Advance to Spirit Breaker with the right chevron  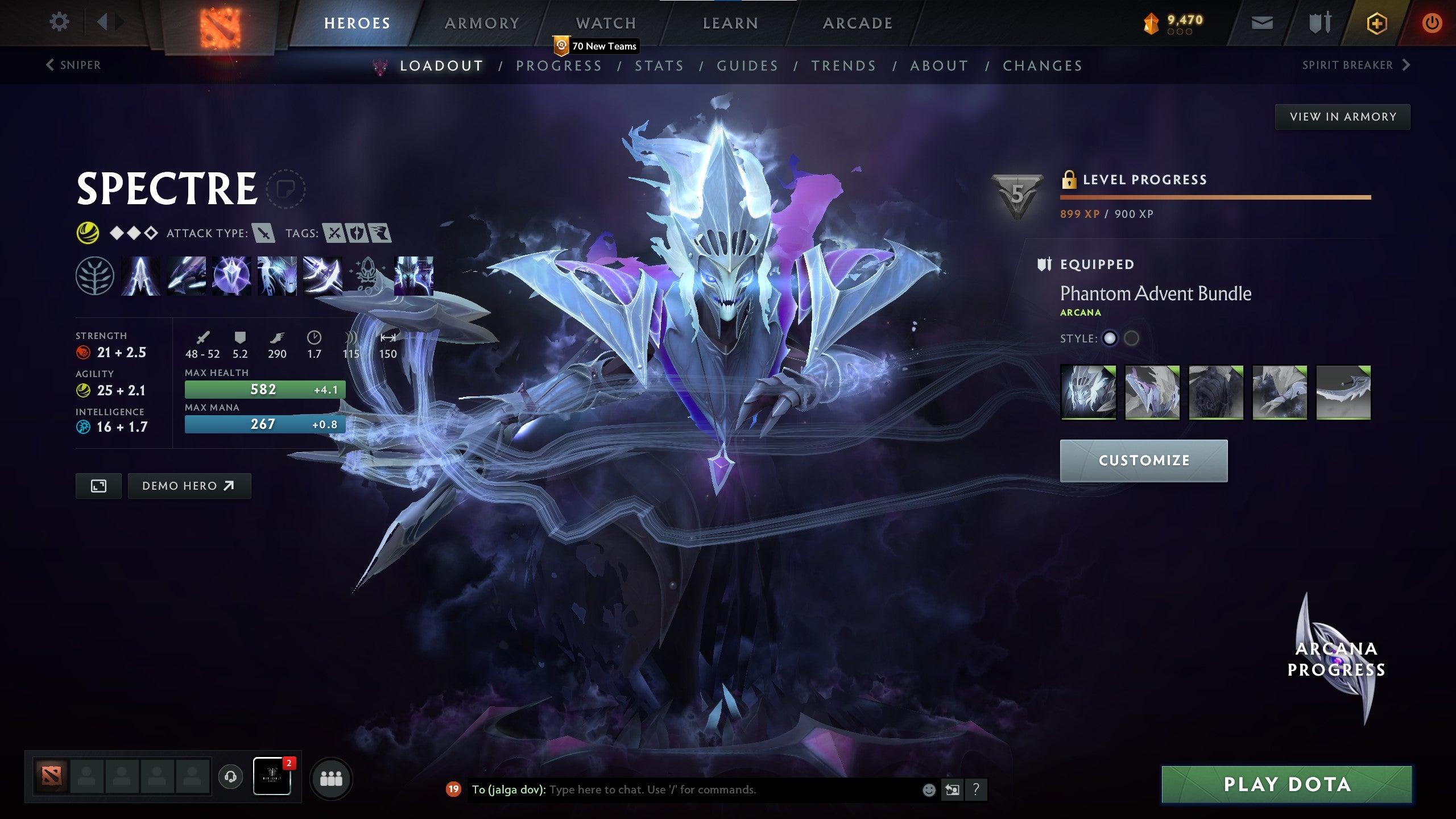click(1406, 65)
